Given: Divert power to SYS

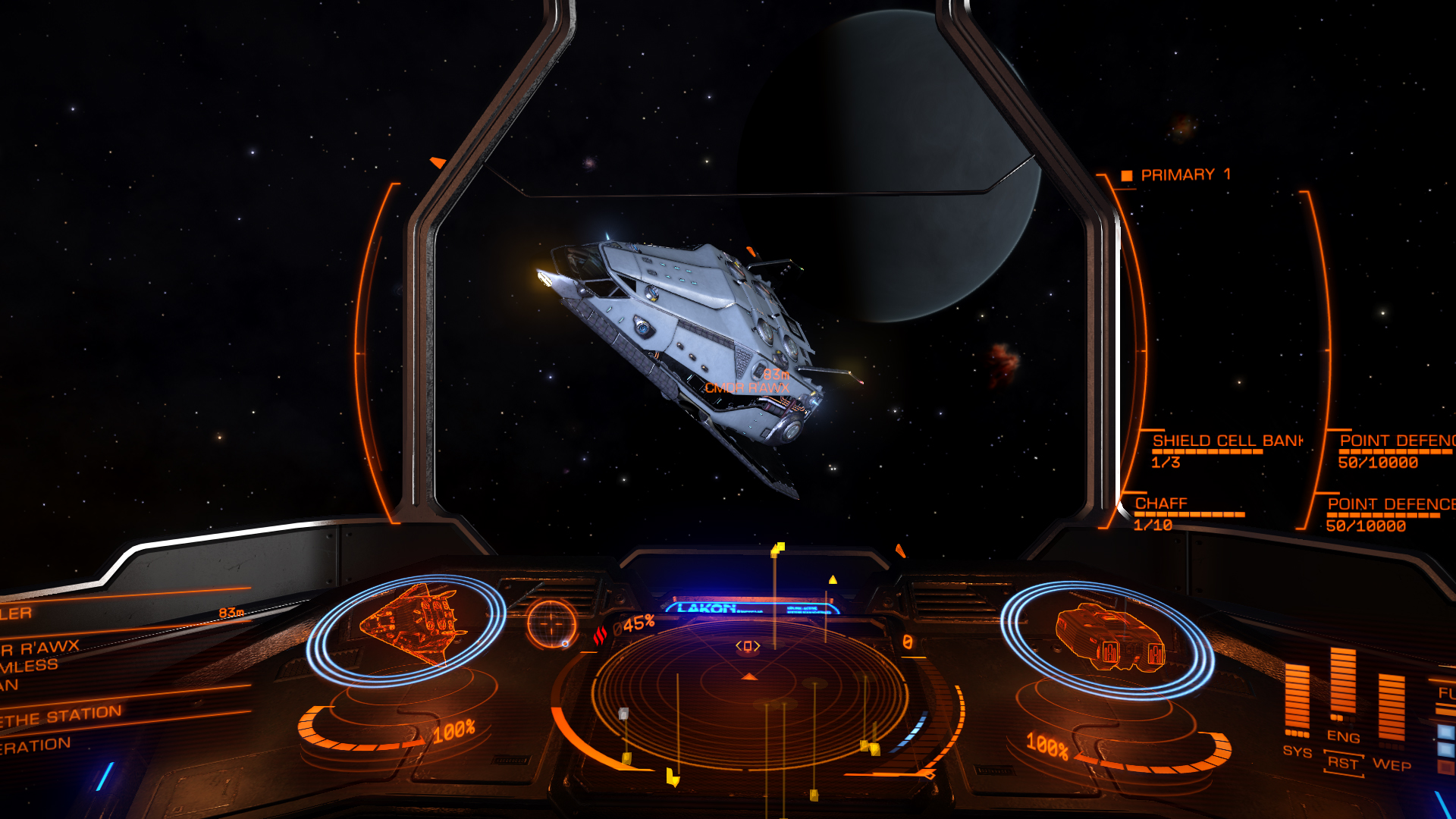Looking at the screenshot, I should coord(1297,751).
